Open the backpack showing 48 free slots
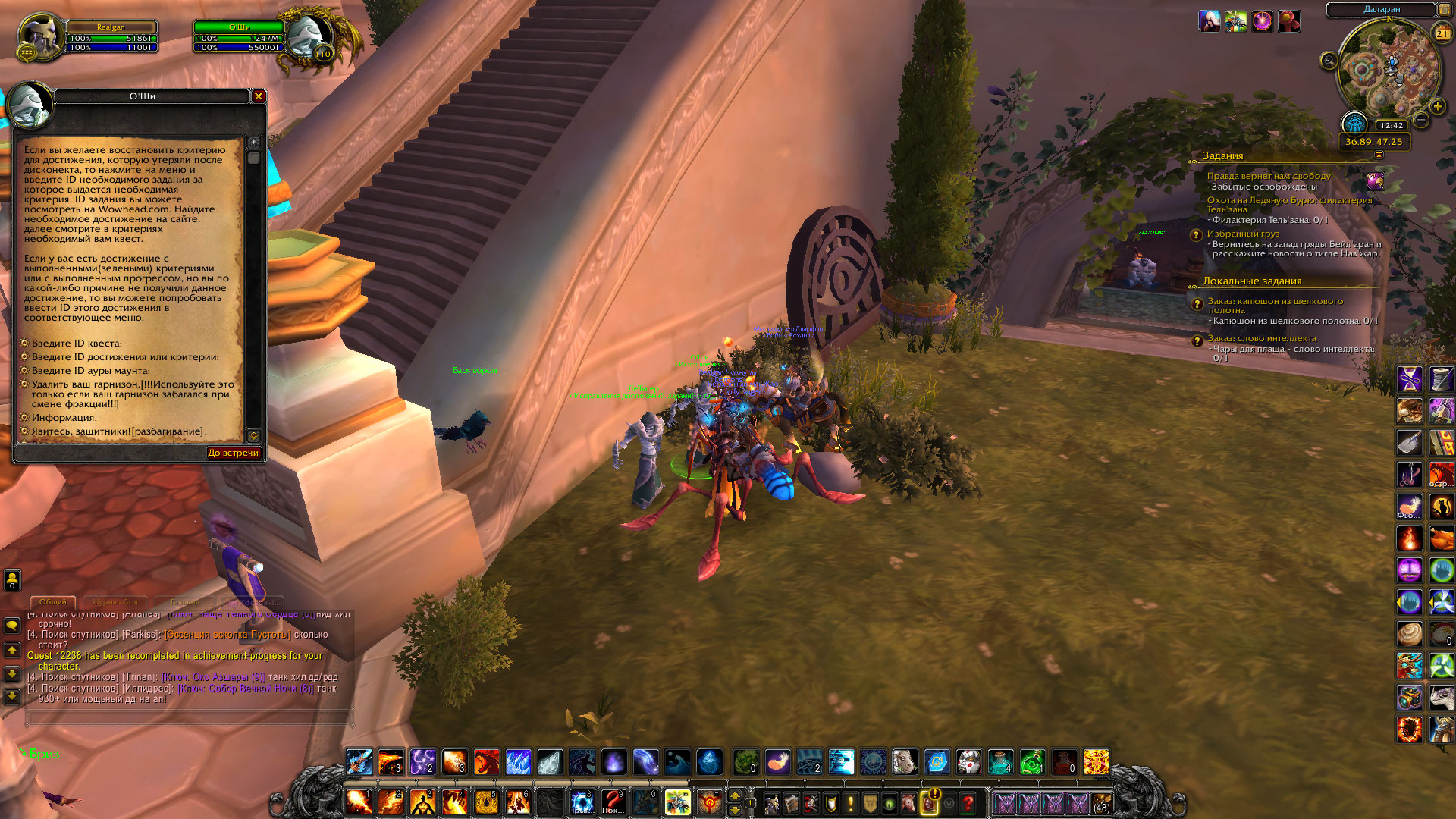1456x819 pixels. (1101, 802)
